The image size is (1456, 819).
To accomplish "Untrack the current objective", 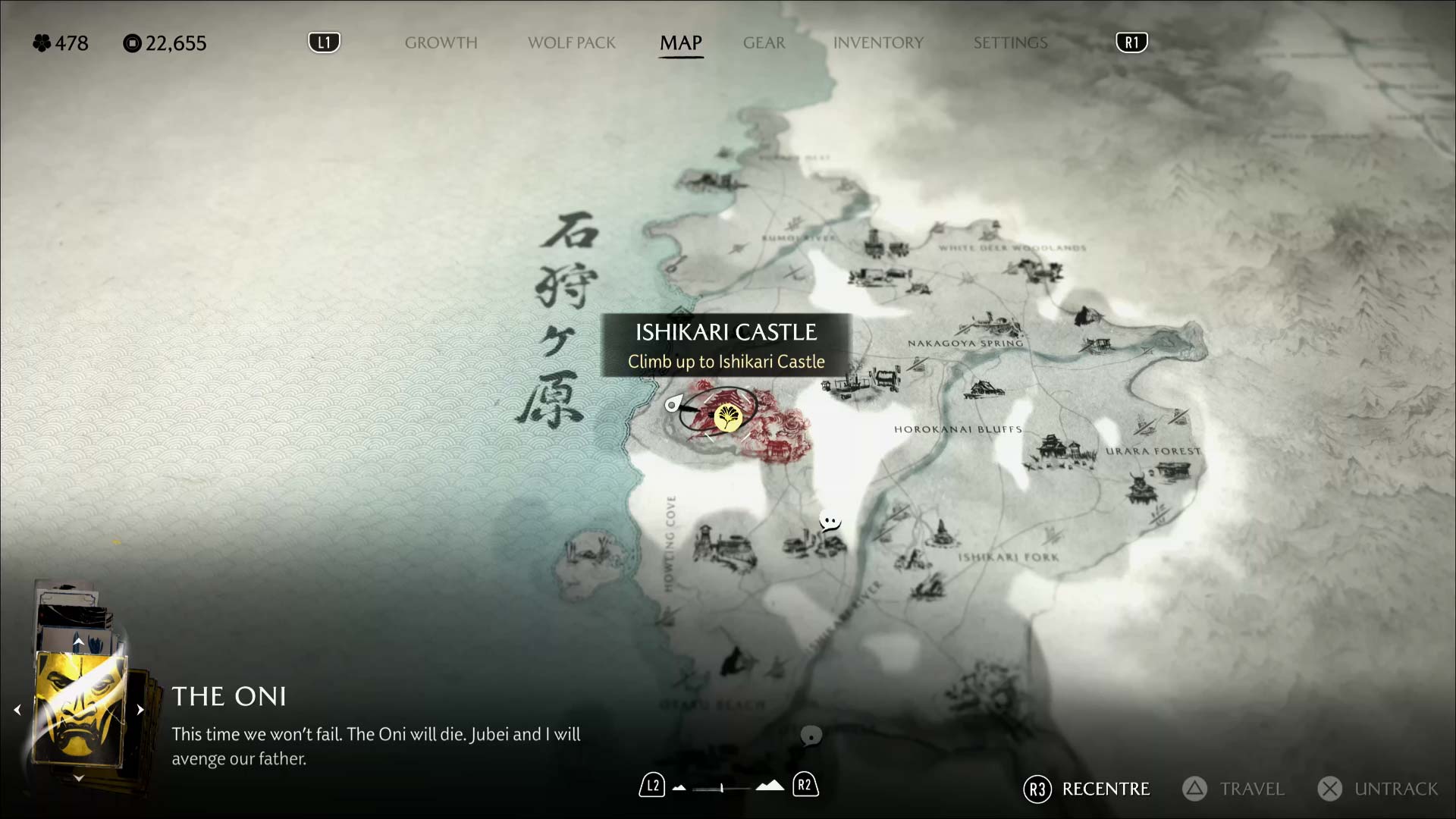I will point(1377,789).
